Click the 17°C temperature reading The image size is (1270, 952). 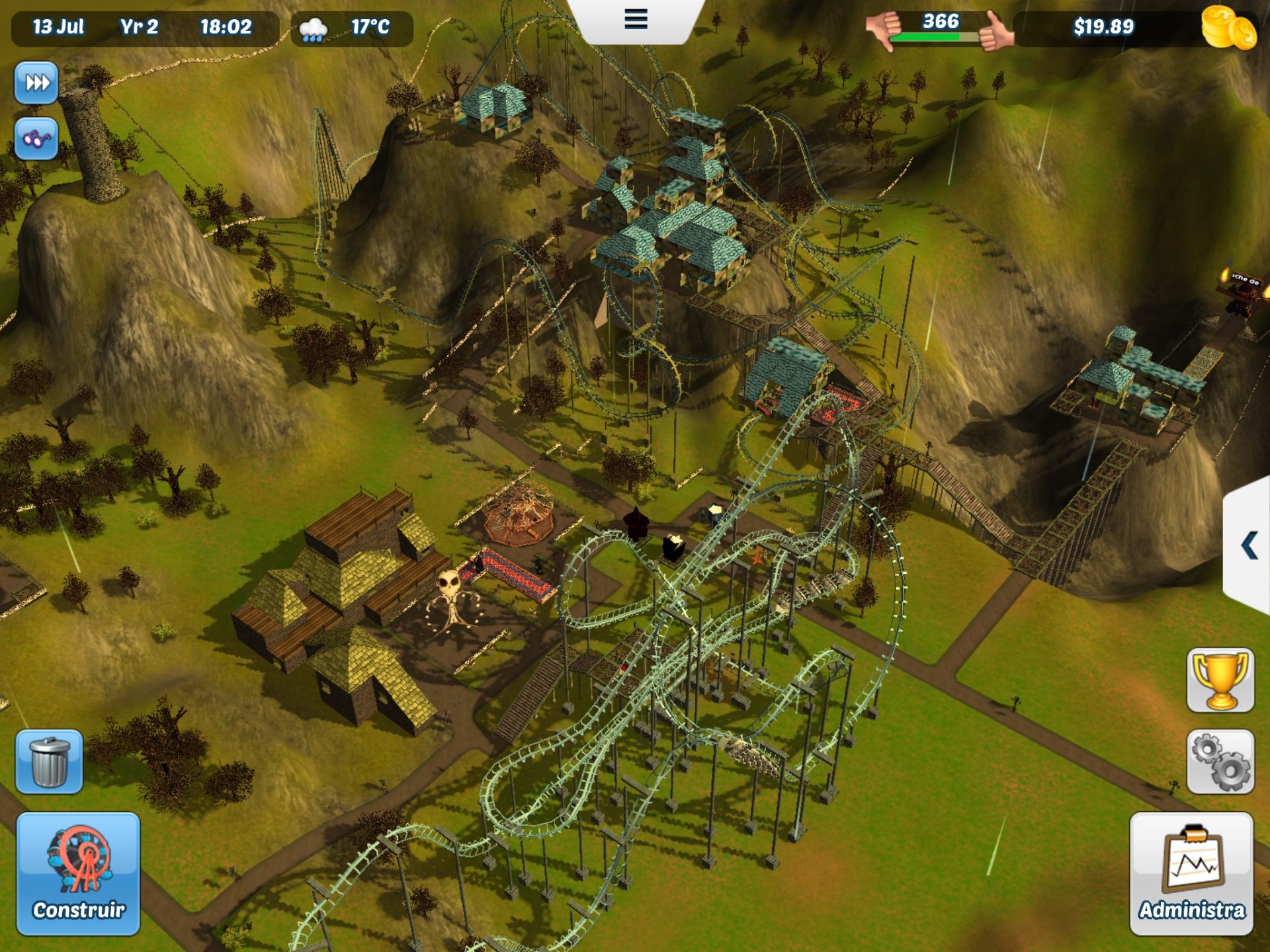(x=372, y=28)
